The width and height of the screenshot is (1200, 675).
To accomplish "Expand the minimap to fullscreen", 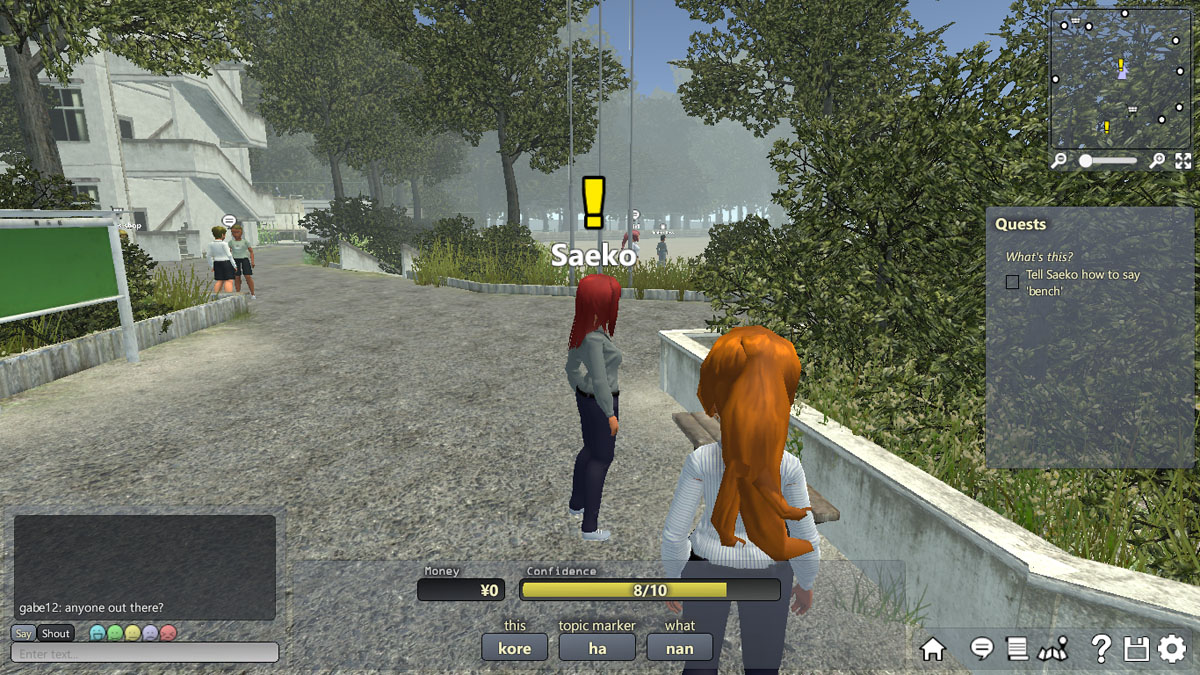I will 1183,161.
